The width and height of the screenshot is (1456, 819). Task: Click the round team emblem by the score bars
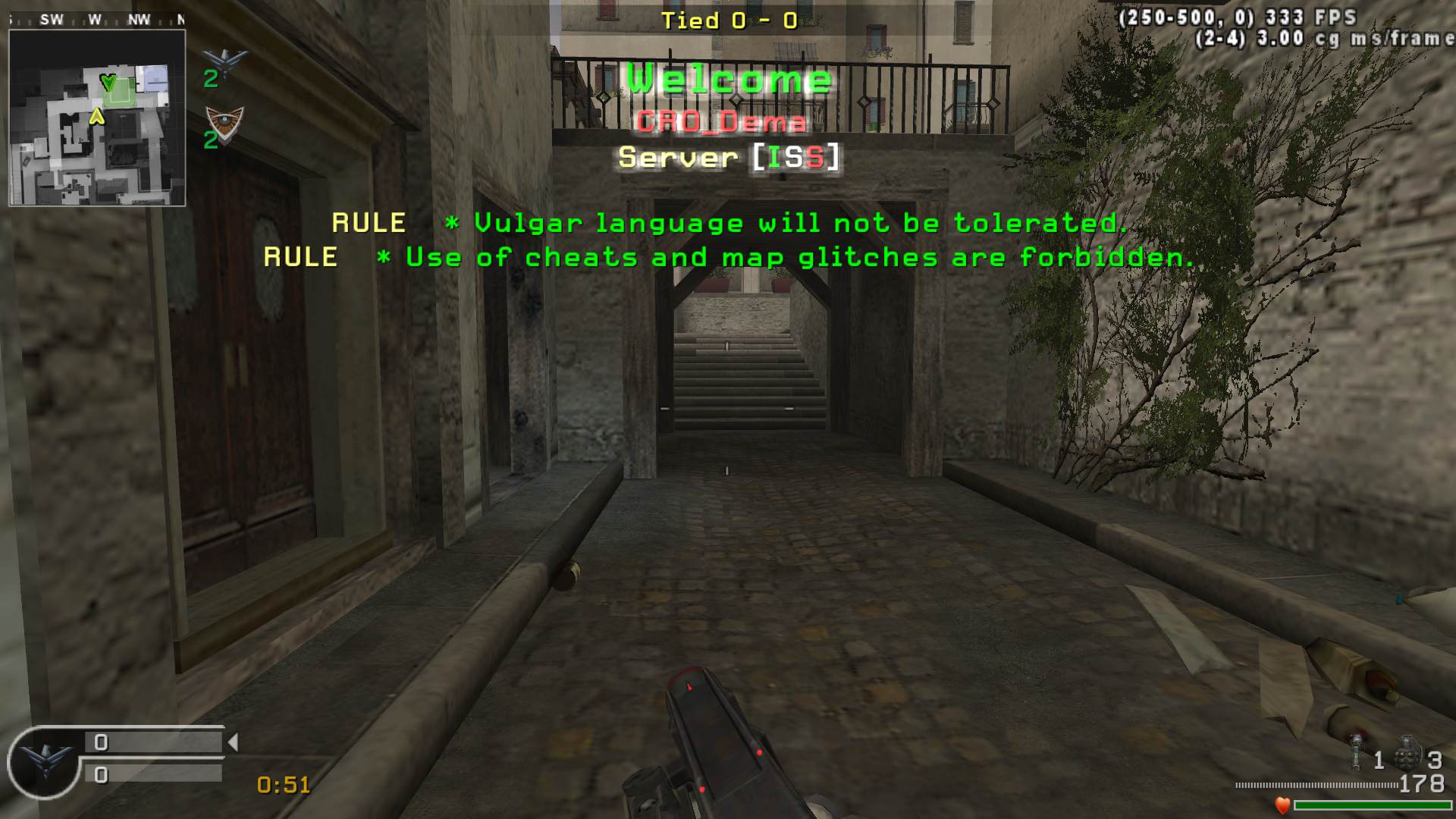[44, 761]
